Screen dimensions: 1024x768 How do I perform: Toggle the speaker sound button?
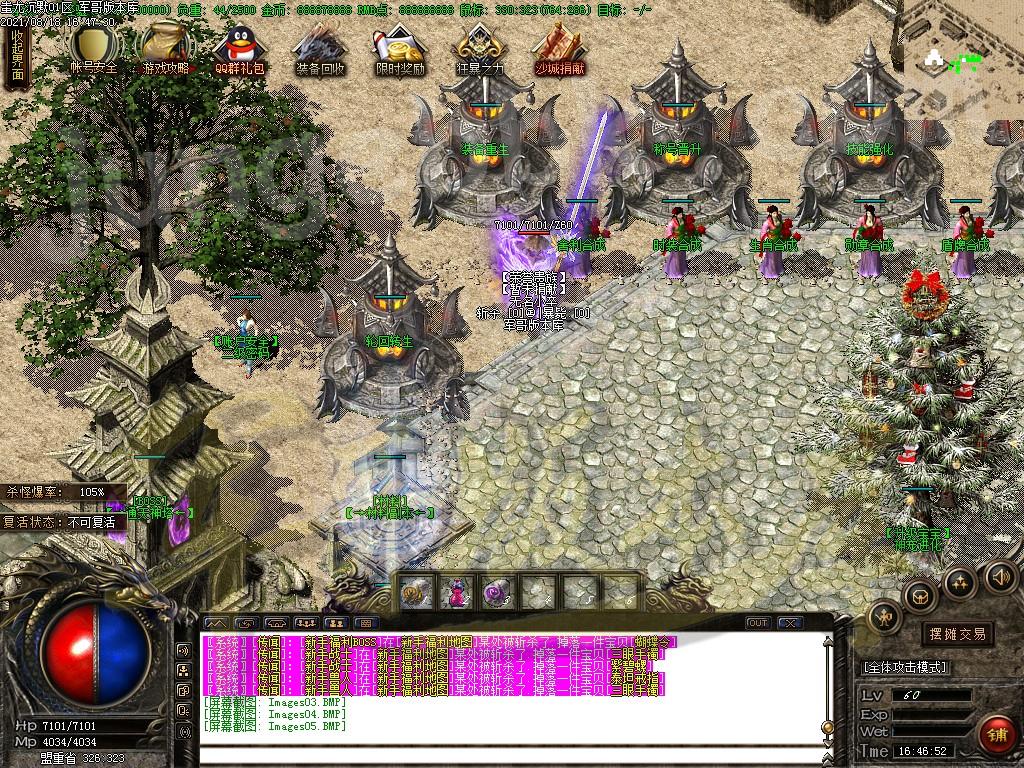(1000, 577)
